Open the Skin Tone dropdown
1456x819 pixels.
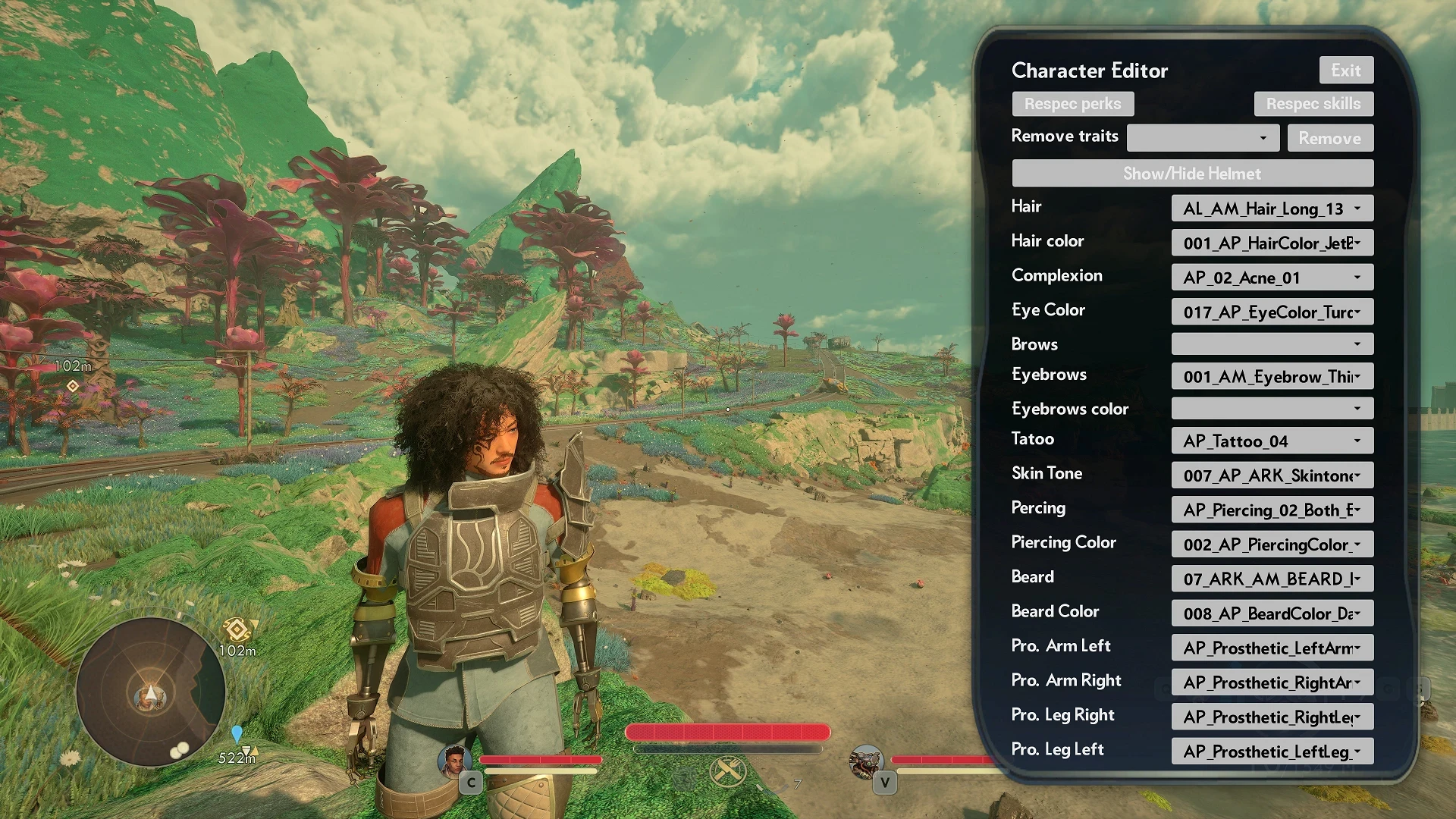click(1272, 475)
